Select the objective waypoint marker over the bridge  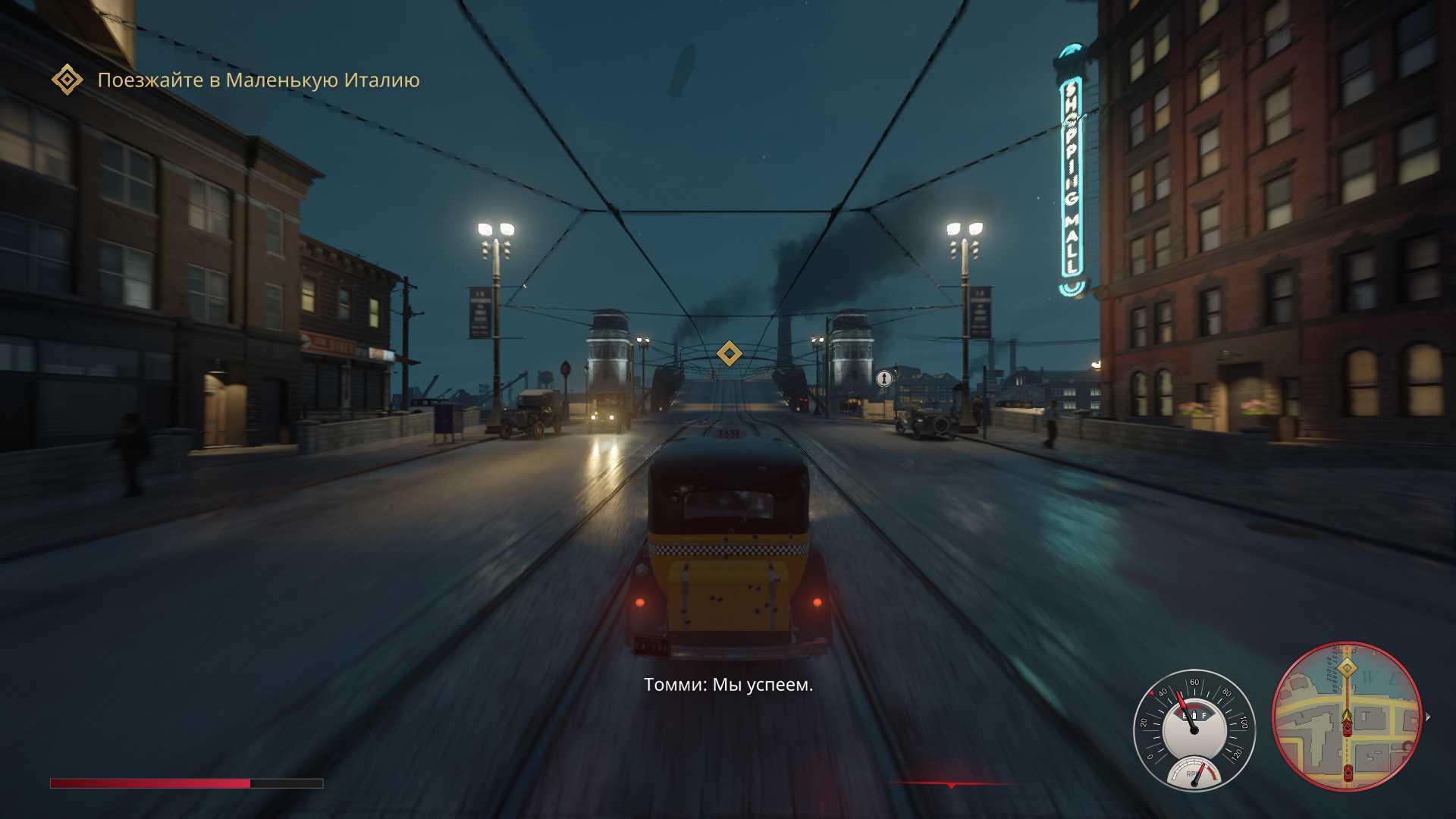729,353
